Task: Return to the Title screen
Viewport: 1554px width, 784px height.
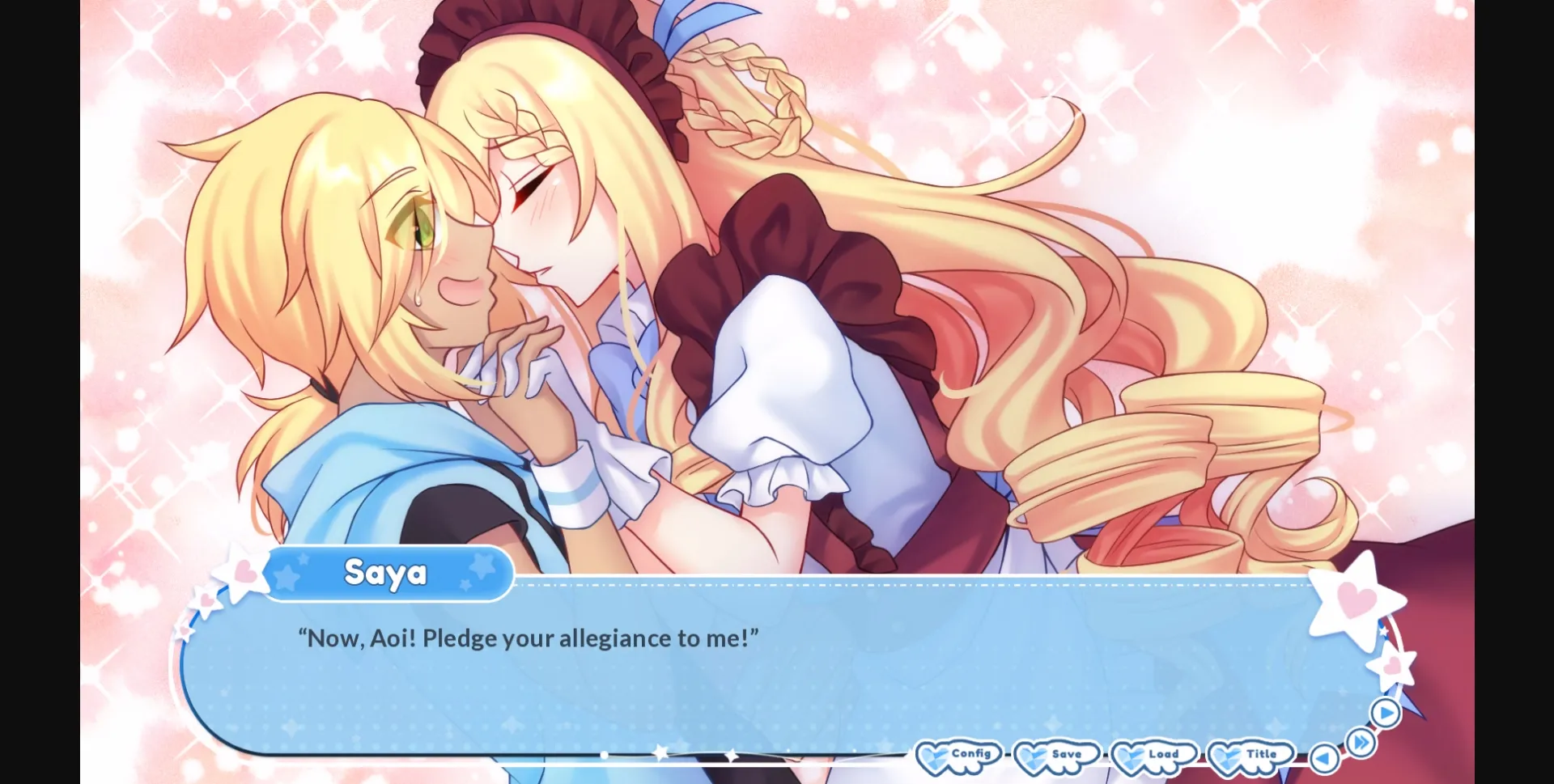Action: point(1262,754)
